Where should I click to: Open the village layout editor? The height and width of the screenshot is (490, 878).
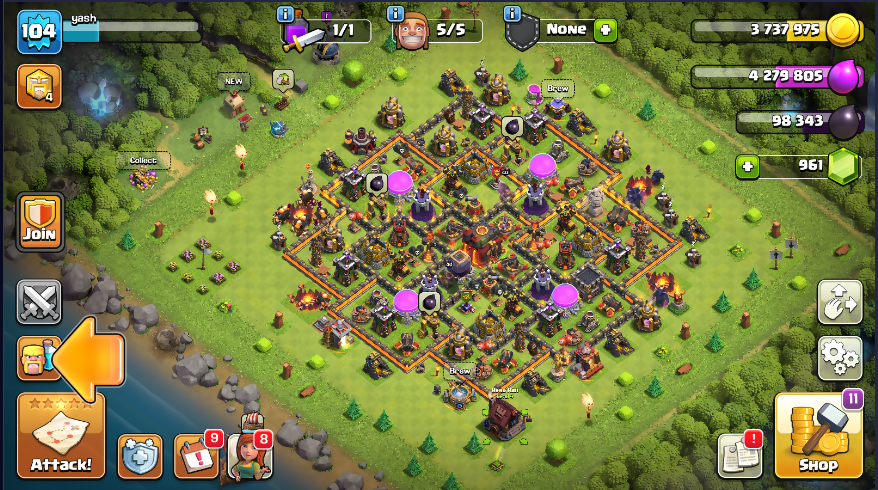click(x=840, y=301)
